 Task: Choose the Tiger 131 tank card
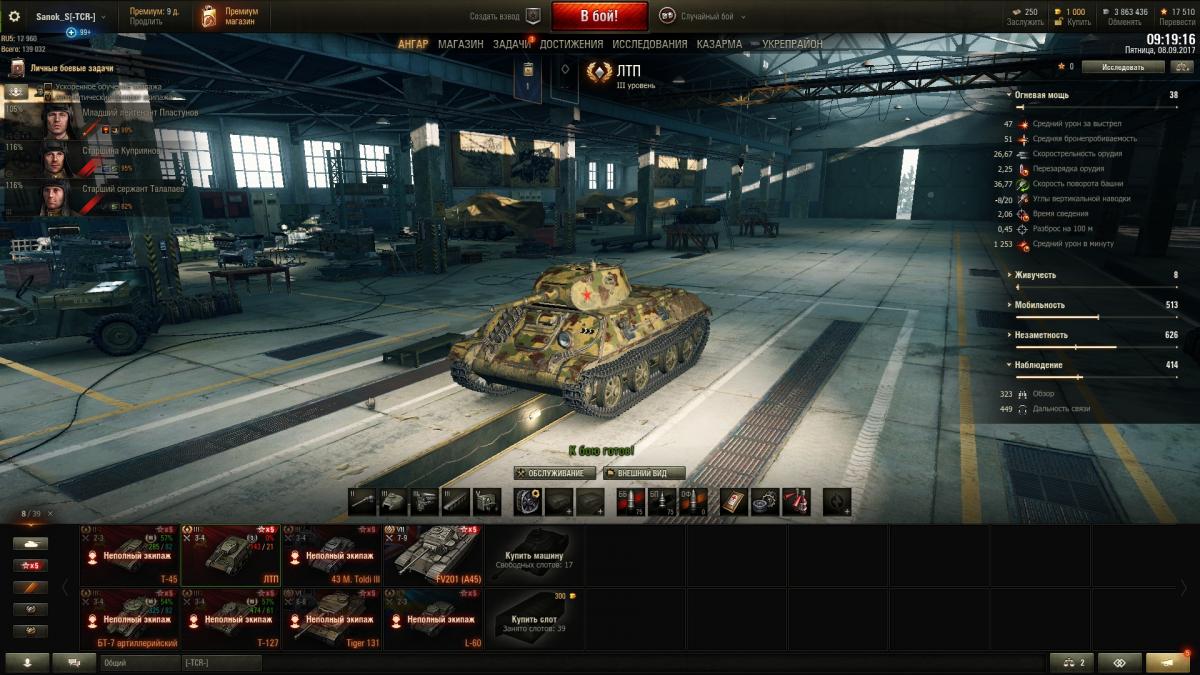point(332,619)
